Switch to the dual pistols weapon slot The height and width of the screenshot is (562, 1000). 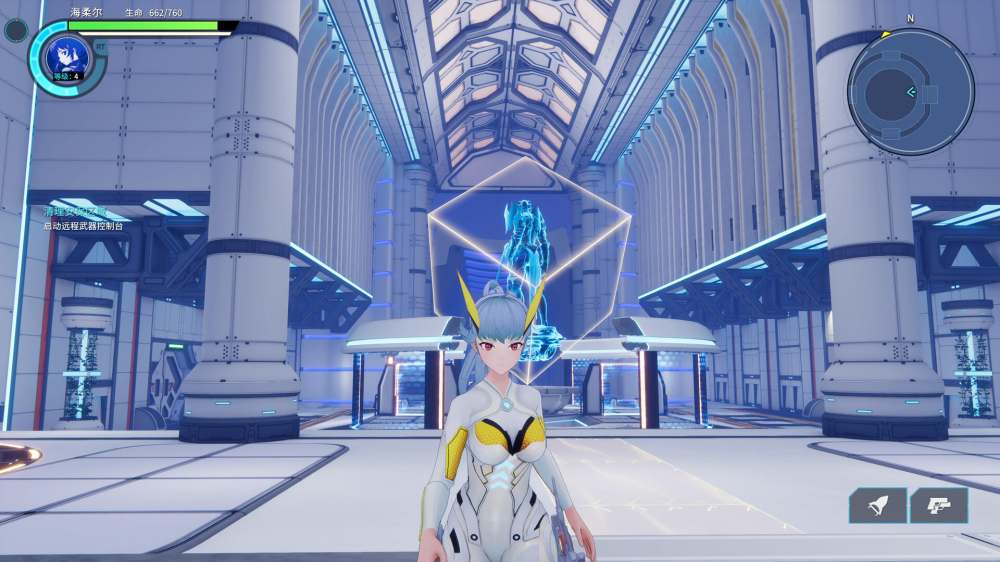pyautogui.click(x=939, y=506)
